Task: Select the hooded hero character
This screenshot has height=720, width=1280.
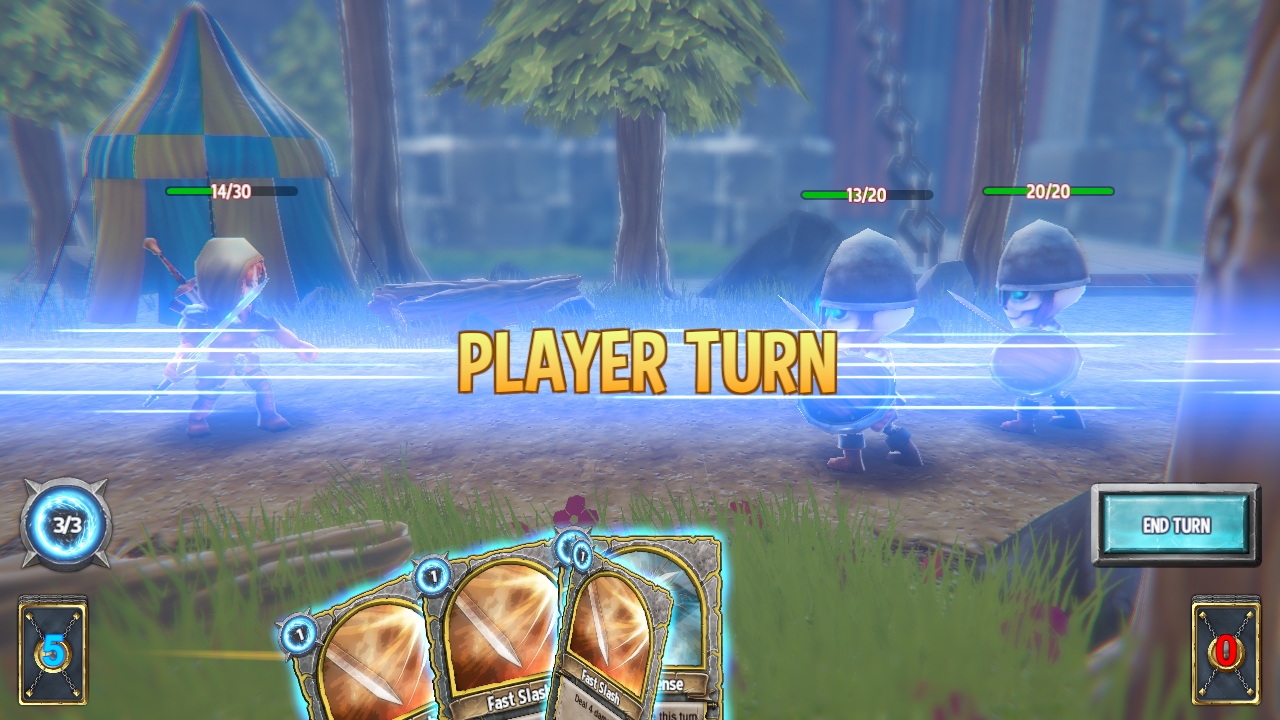Action: pos(230,330)
